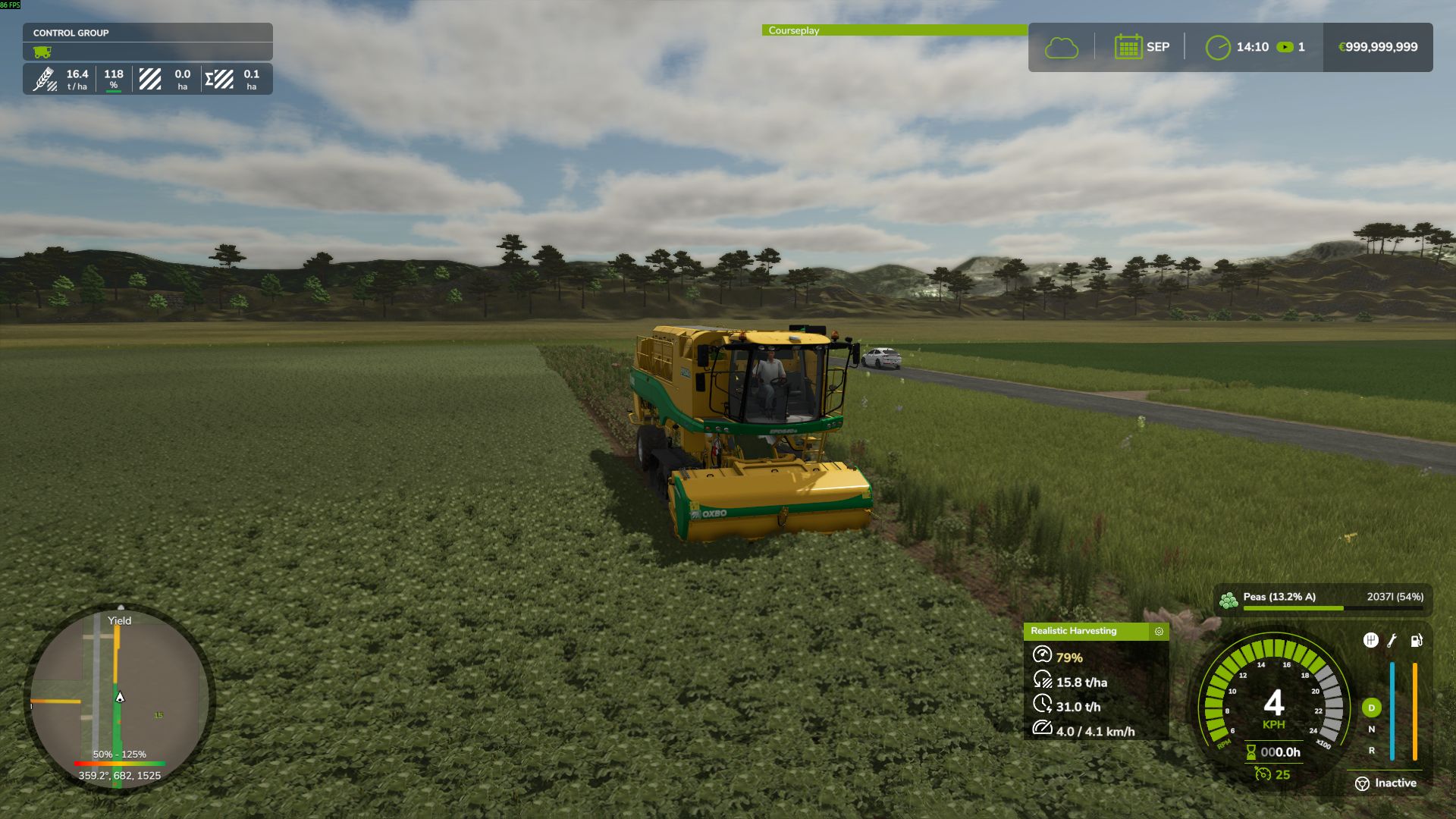Image resolution: width=1456 pixels, height=819 pixels.
Task: Click the harvester icon in Control Group
Action: point(44,51)
